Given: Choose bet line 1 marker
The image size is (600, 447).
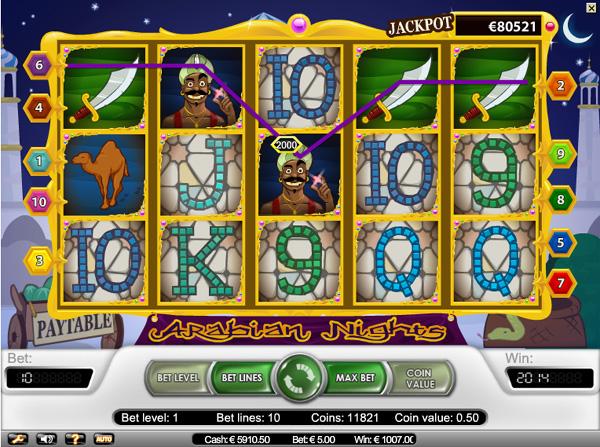Looking at the screenshot, I should tap(40, 158).
